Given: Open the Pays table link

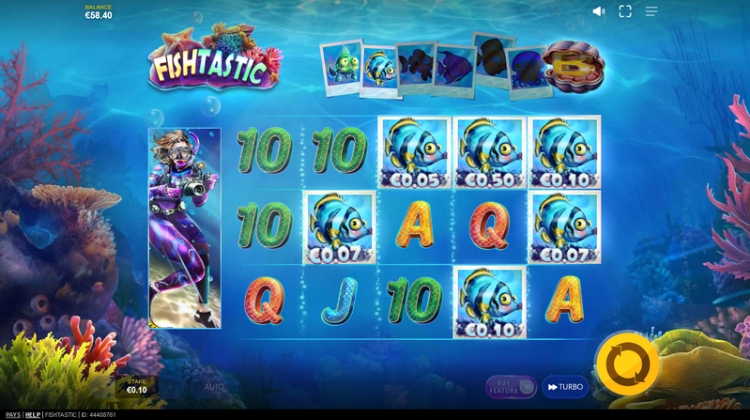Looking at the screenshot, I should tap(12, 414).
